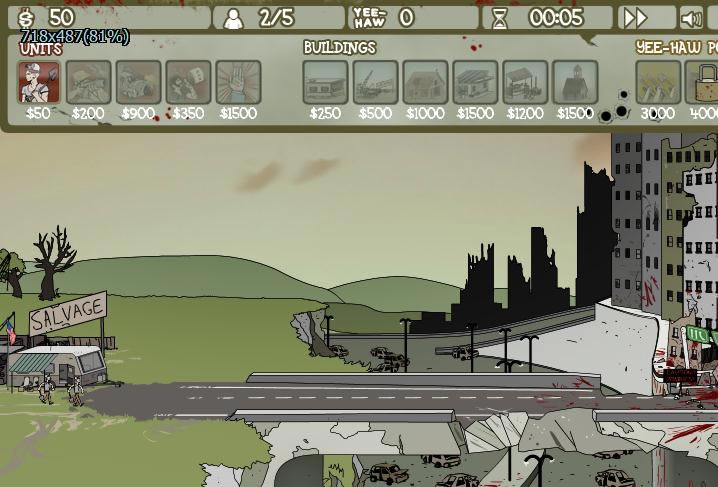Select the $350 dice unit icon
Viewport: 718px width, 487px height.
(x=188, y=82)
